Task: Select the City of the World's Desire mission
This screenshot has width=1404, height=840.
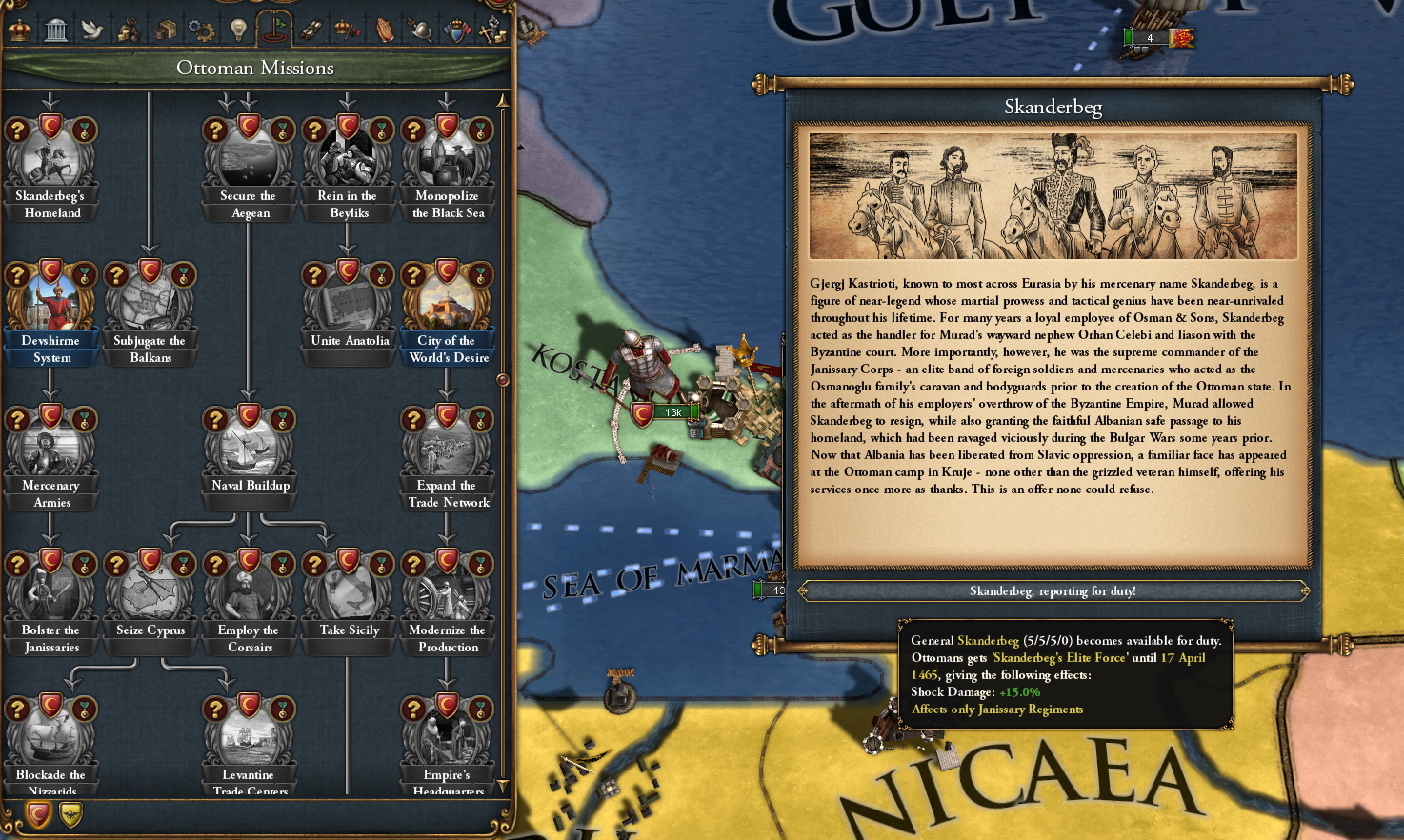Action: [447, 302]
